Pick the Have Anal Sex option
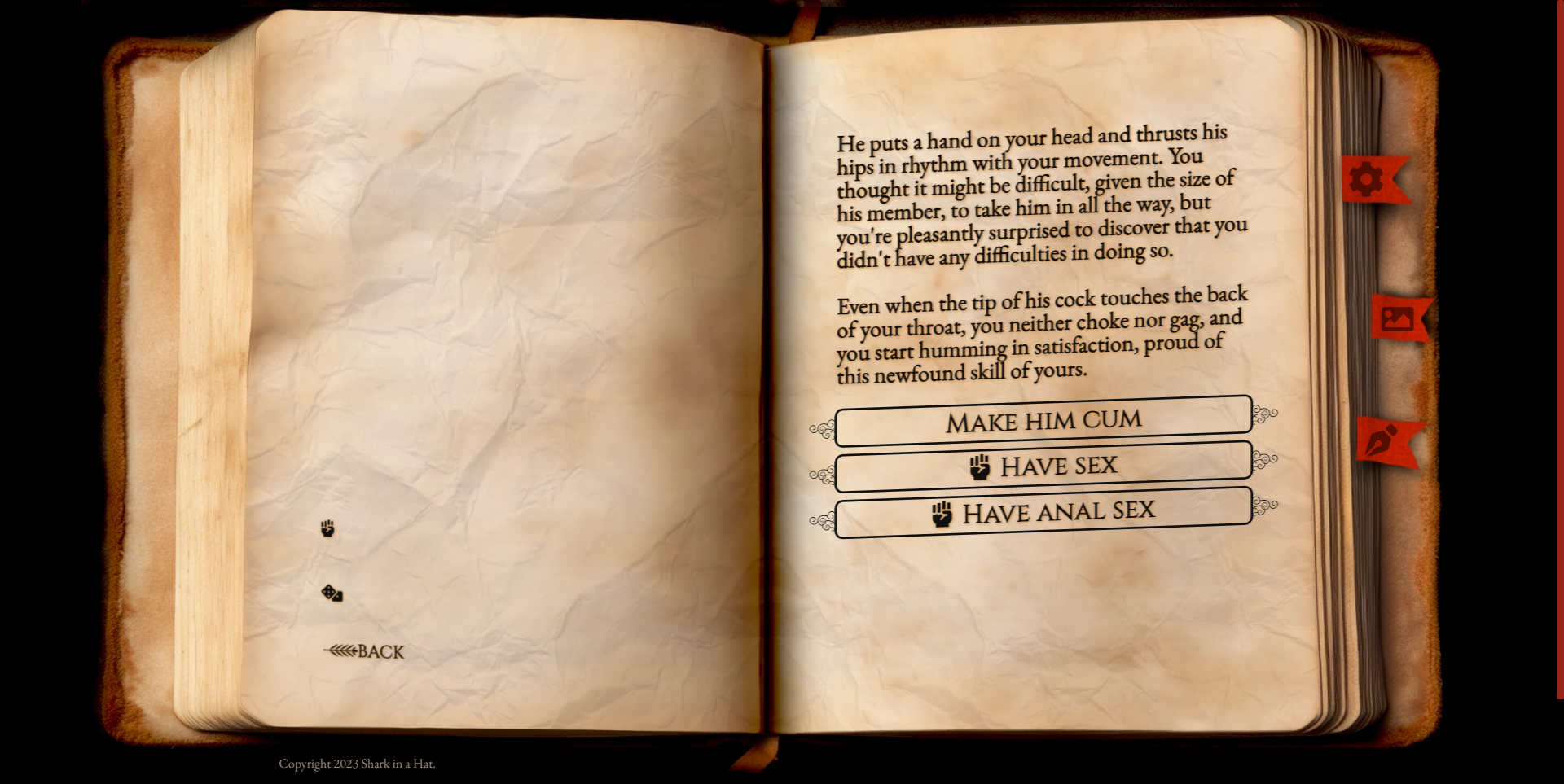Screen dimensions: 1564x784 click(x=1043, y=512)
